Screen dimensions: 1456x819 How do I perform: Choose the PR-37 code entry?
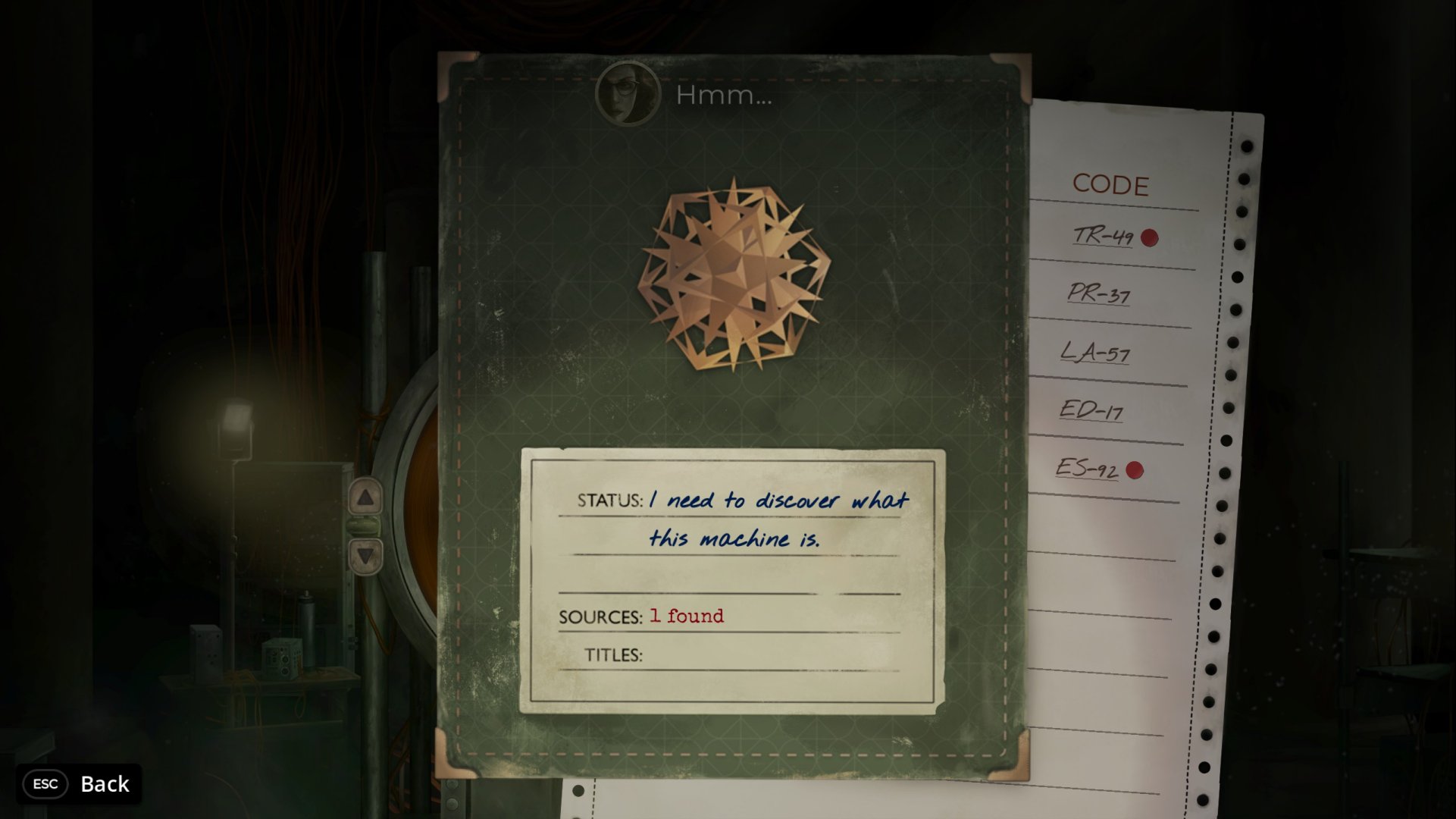click(x=1098, y=293)
